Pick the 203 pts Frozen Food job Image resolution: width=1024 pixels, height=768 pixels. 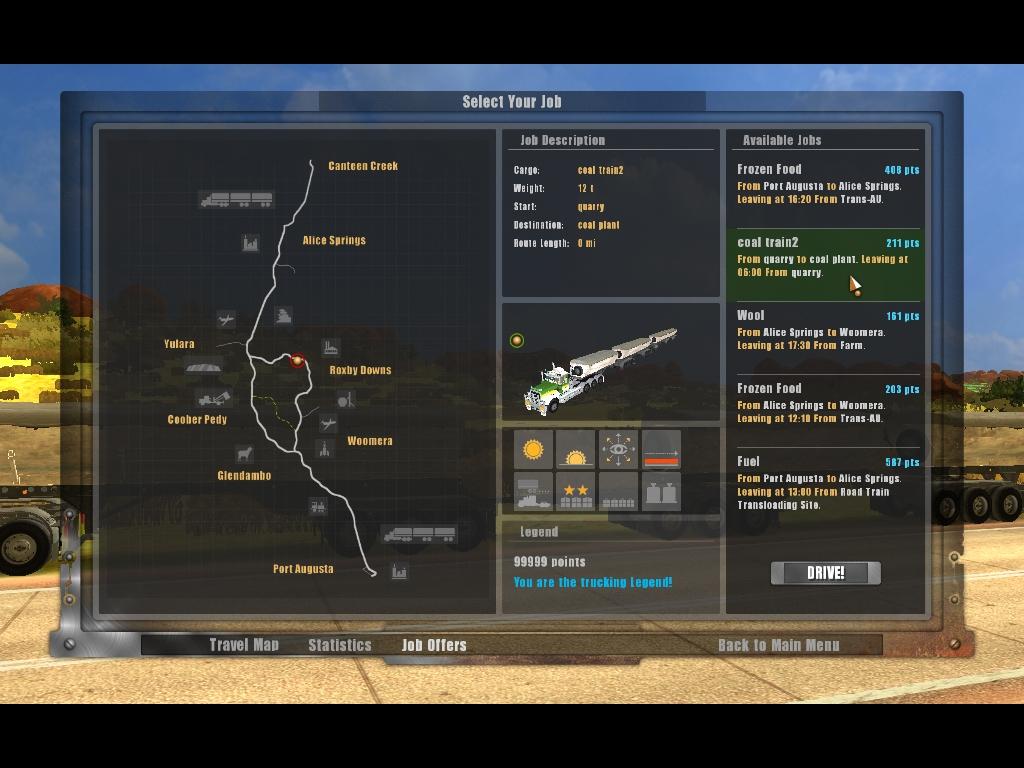pyautogui.click(x=826, y=403)
